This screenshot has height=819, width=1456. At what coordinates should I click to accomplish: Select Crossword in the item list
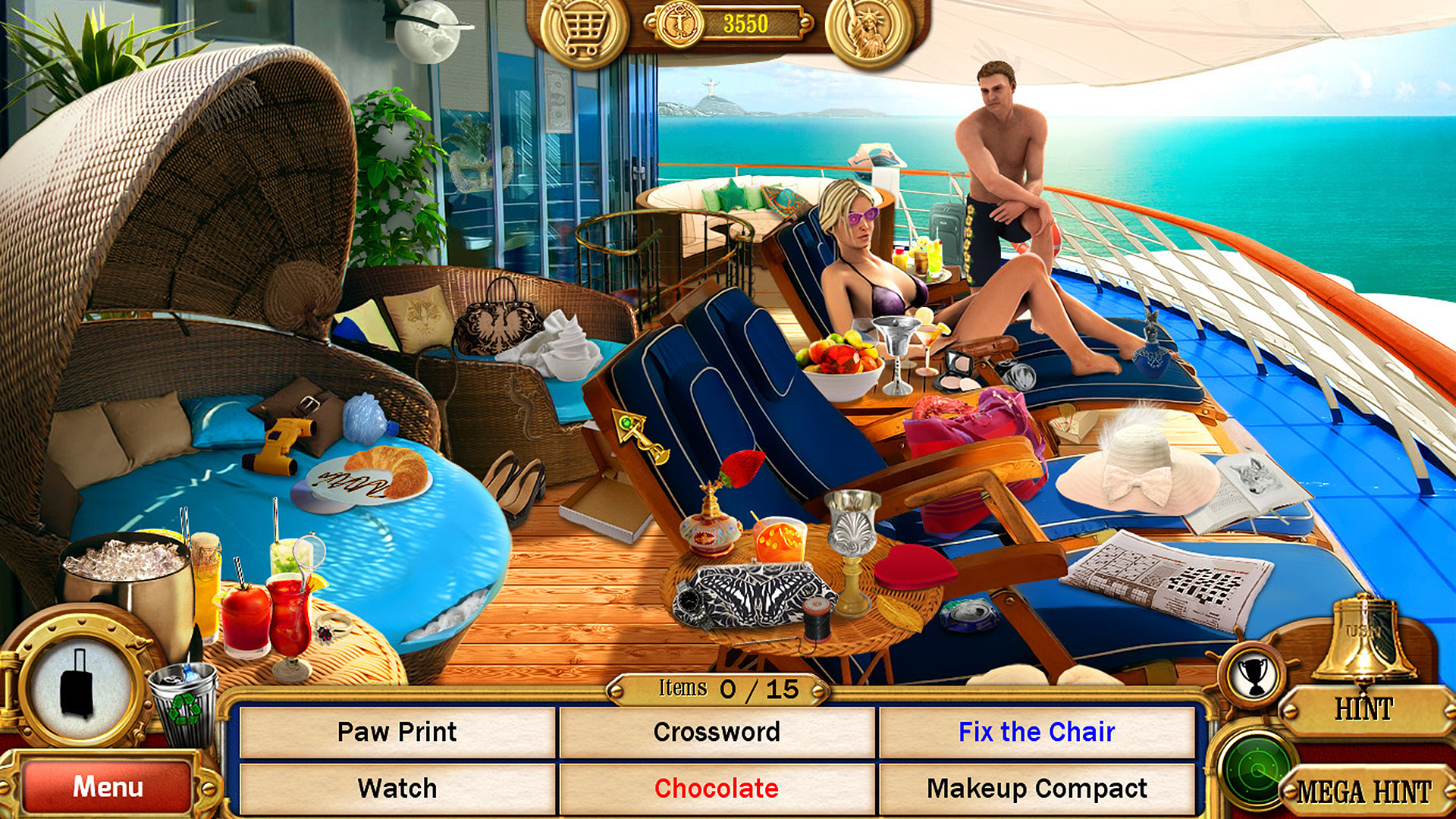click(717, 732)
